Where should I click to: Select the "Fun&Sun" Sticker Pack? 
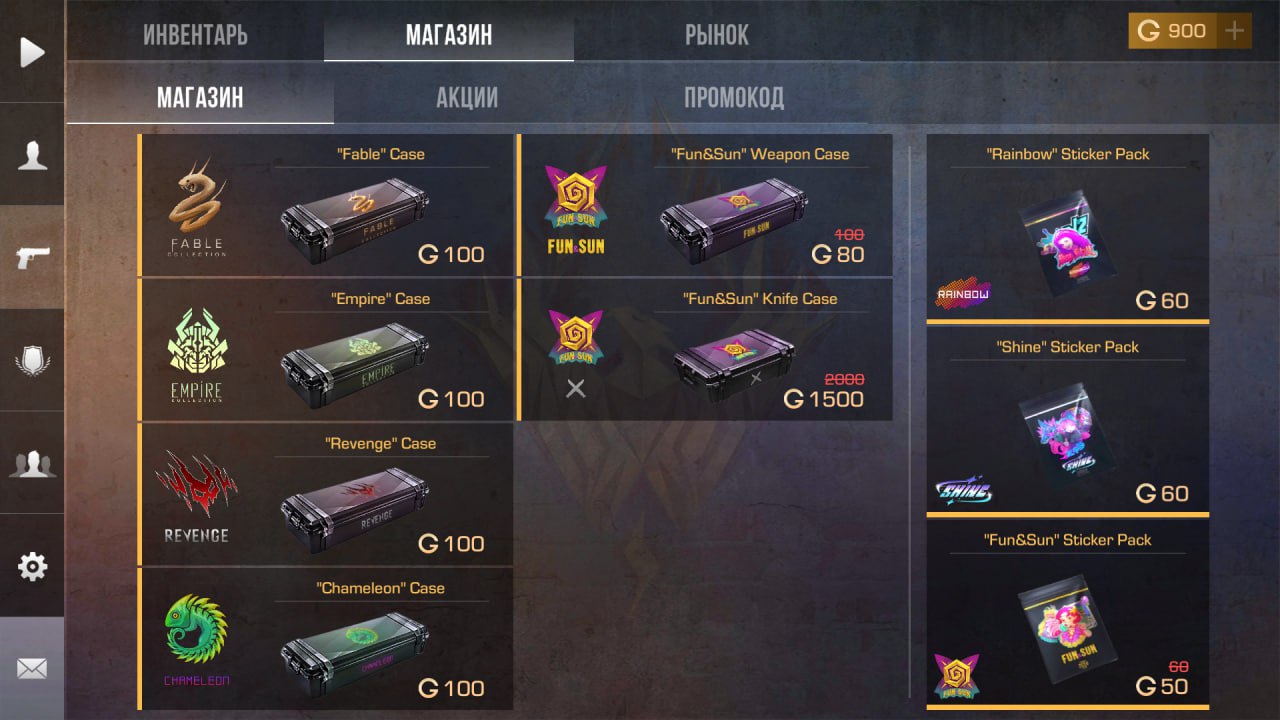point(1067,614)
